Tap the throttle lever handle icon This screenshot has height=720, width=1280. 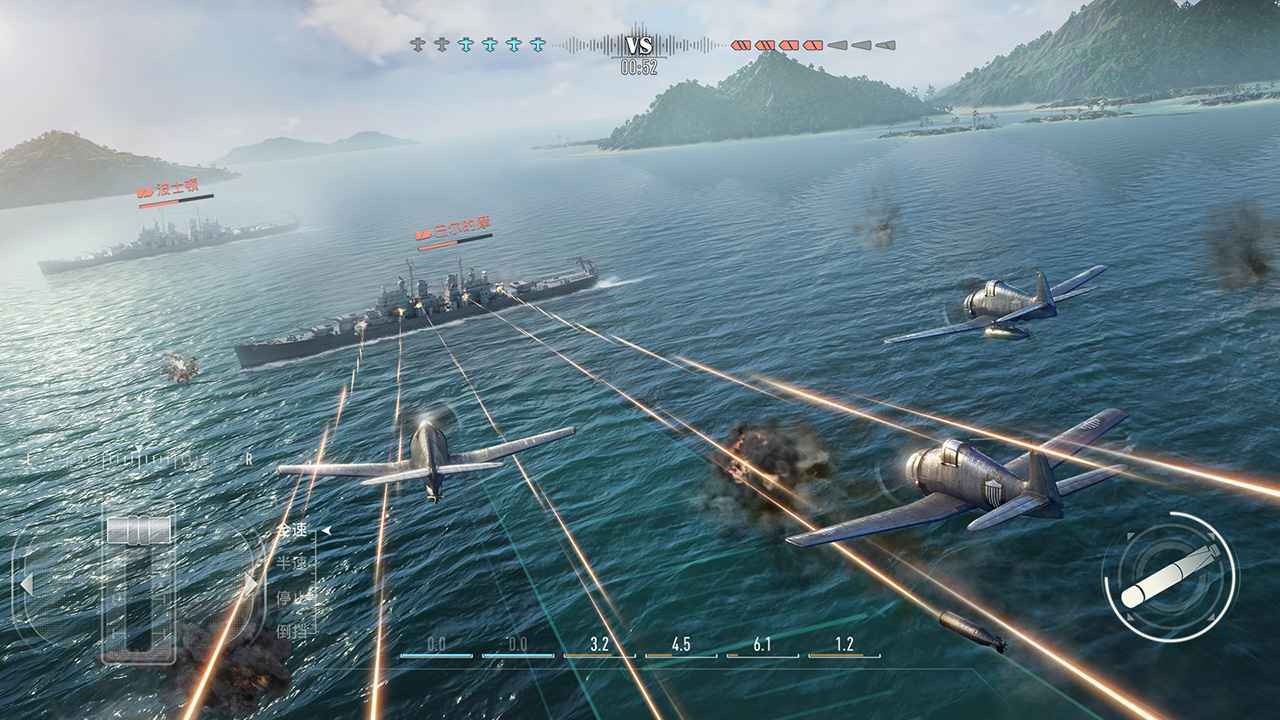(x=137, y=528)
